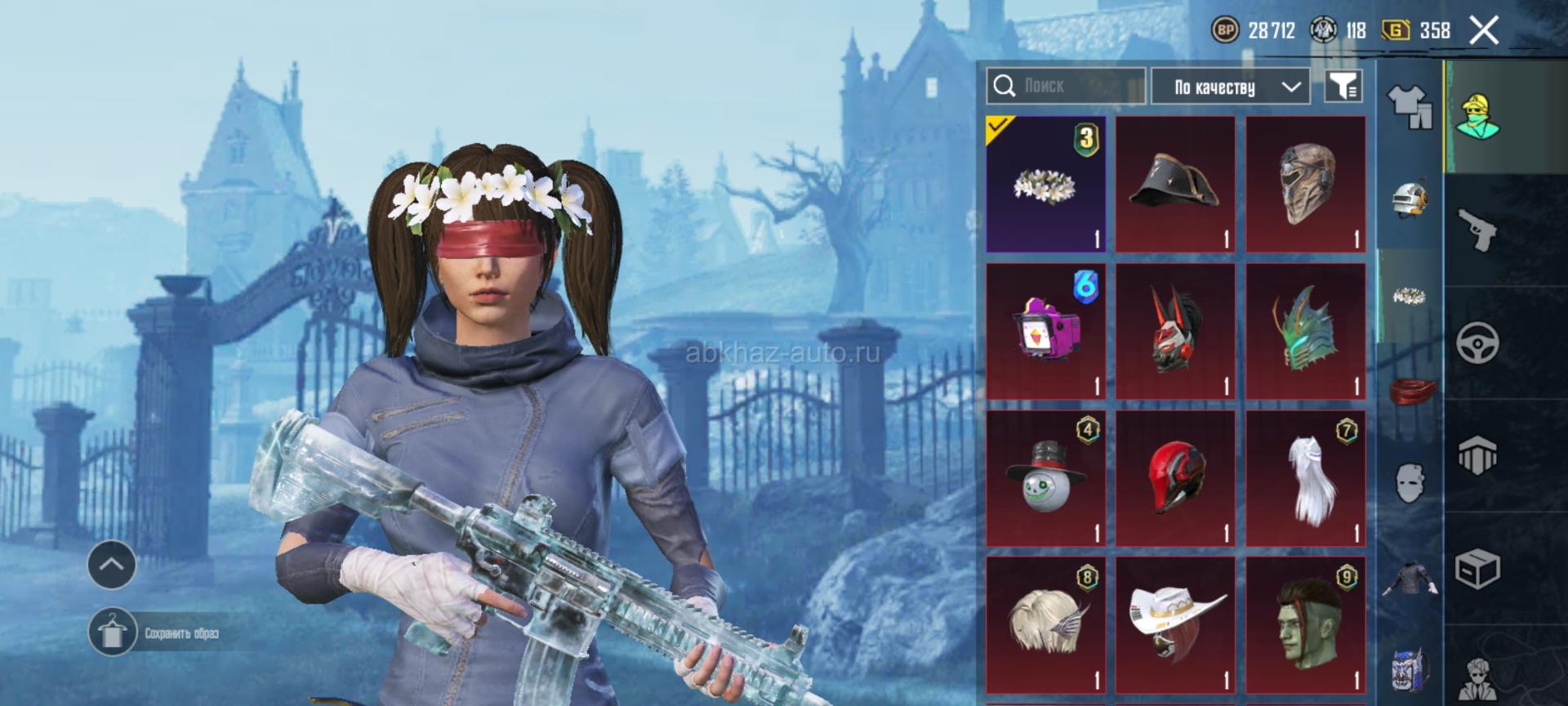The image size is (1568, 706).
Task: Pick the long white hair item
Action: tap(1305, 478)
